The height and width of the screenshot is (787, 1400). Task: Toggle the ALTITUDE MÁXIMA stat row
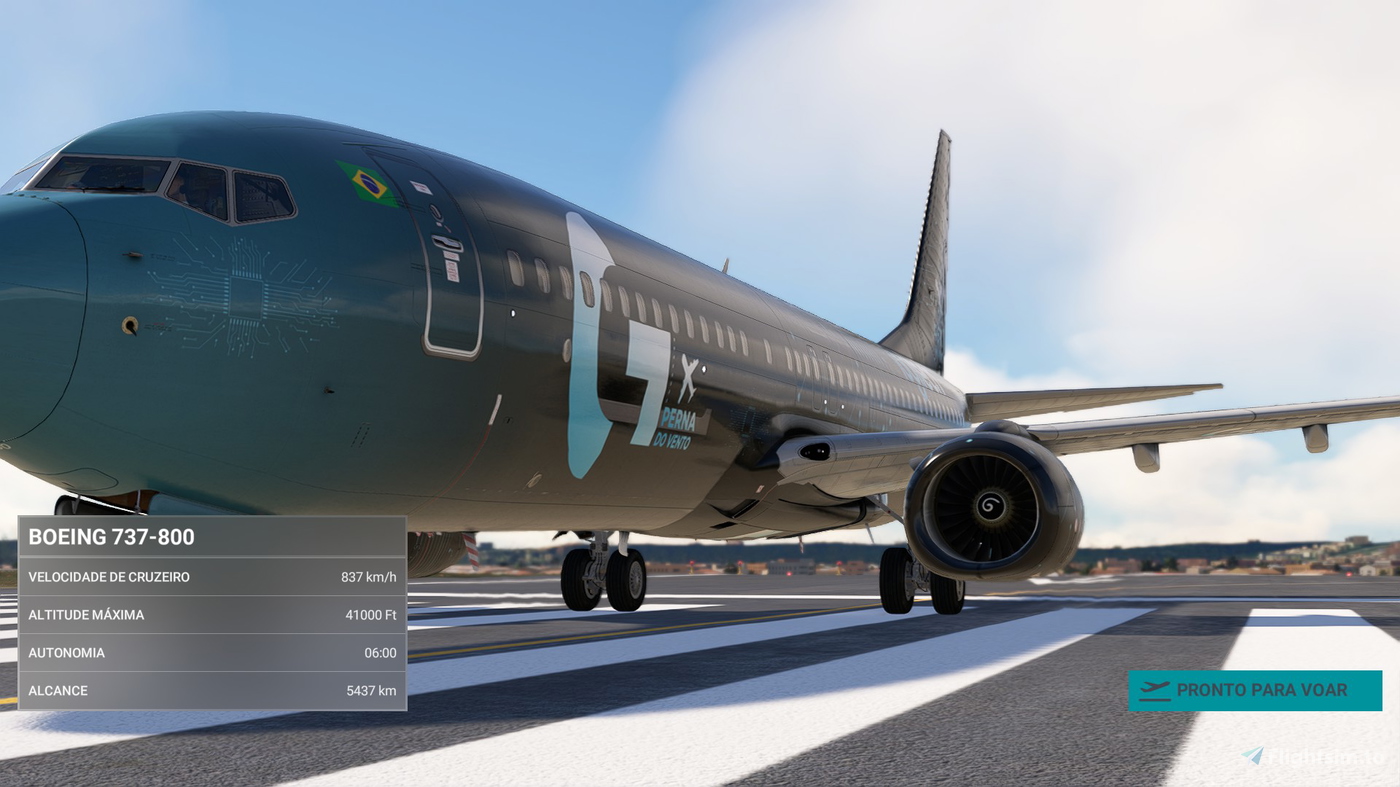(210, 614)
